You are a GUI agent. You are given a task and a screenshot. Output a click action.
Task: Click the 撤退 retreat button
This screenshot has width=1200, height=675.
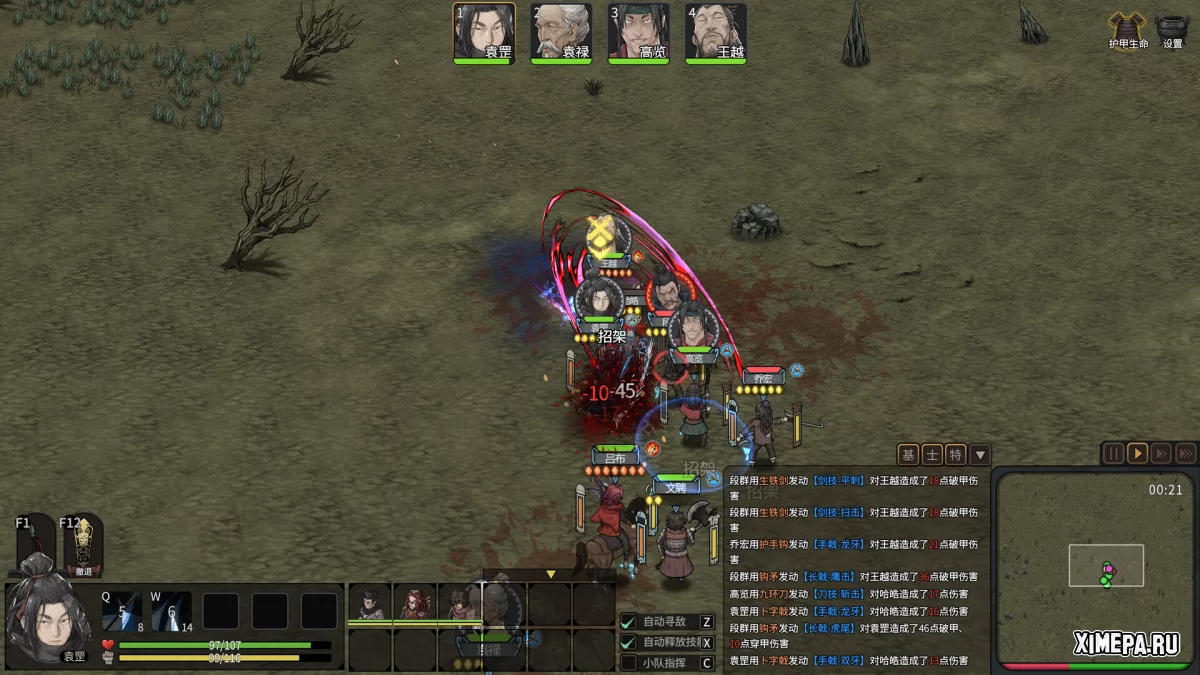point(83,545)
